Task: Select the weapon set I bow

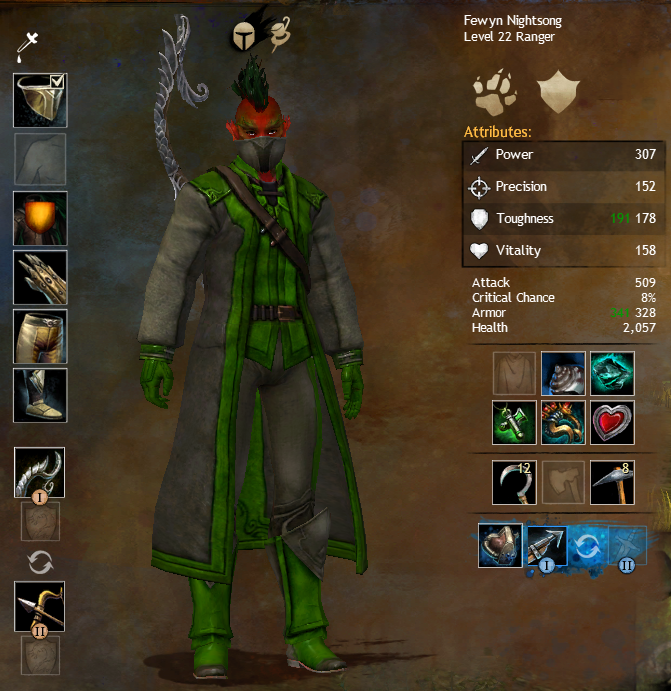Action: click(40, 473)
